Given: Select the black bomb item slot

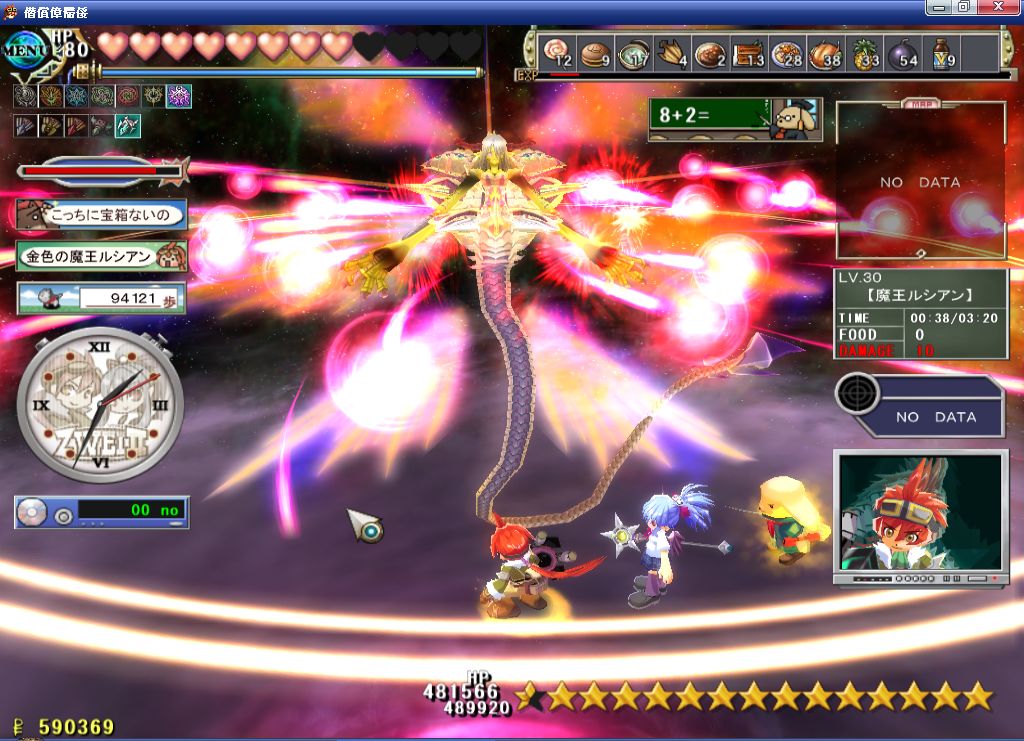Looking at the screenshot, I should click(905, 52).
